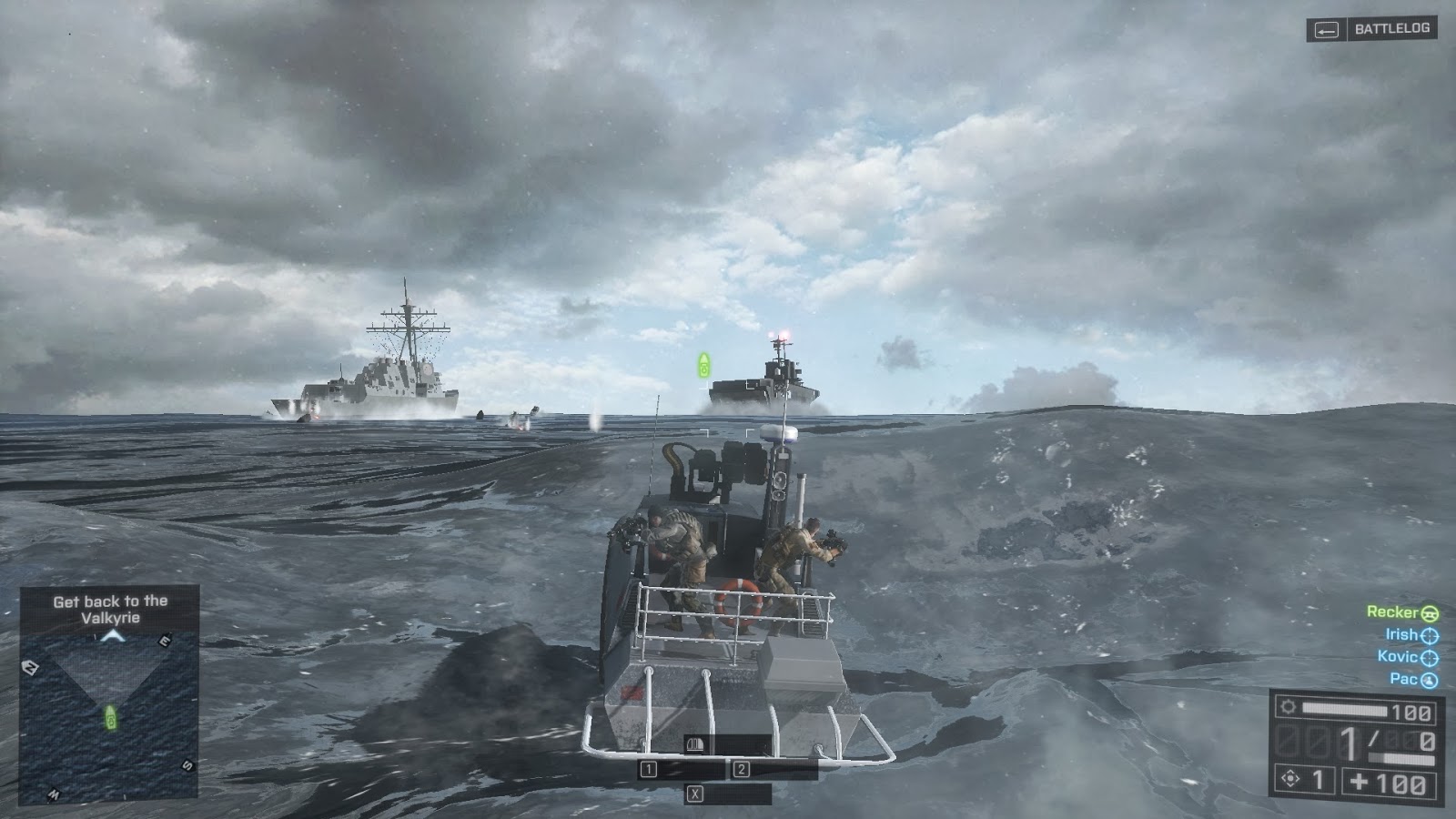Screen dimensions: 1456x819
Task: Click the crosshair icon beside Kovic
Action: point(1431,657)
